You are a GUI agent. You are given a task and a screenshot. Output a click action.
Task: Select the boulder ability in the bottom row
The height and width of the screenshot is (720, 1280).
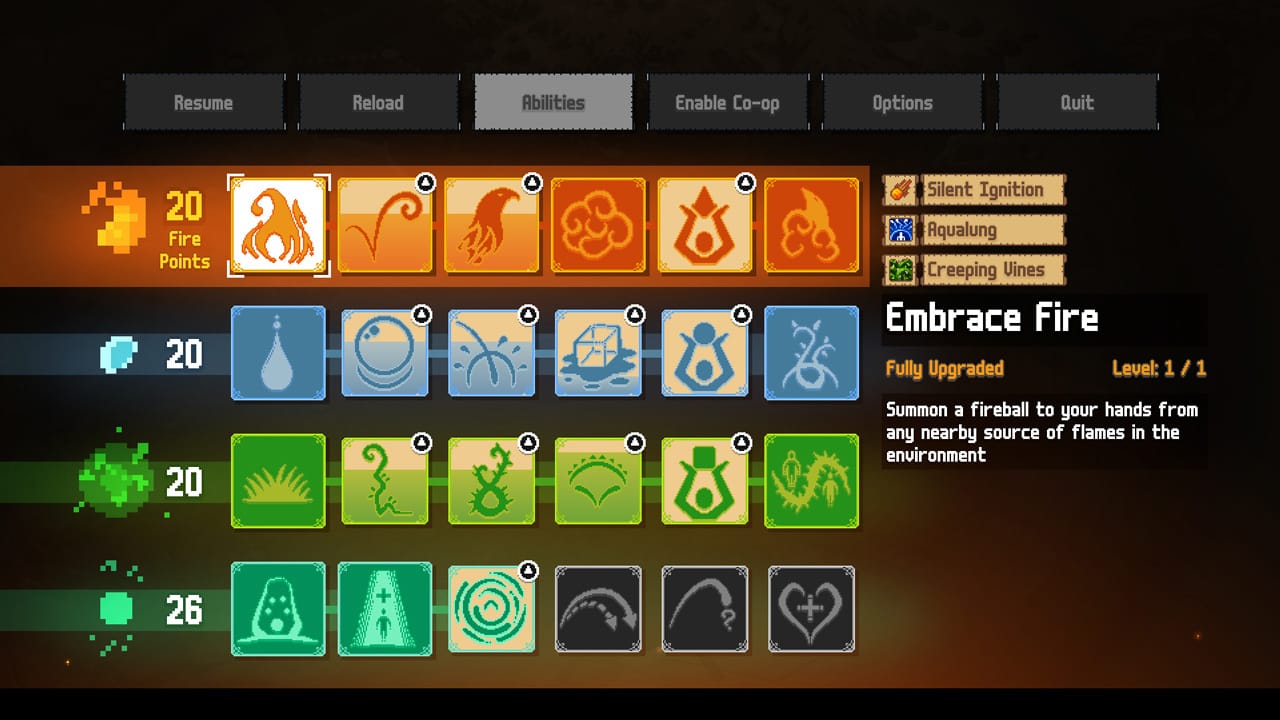tap(278, 611)
